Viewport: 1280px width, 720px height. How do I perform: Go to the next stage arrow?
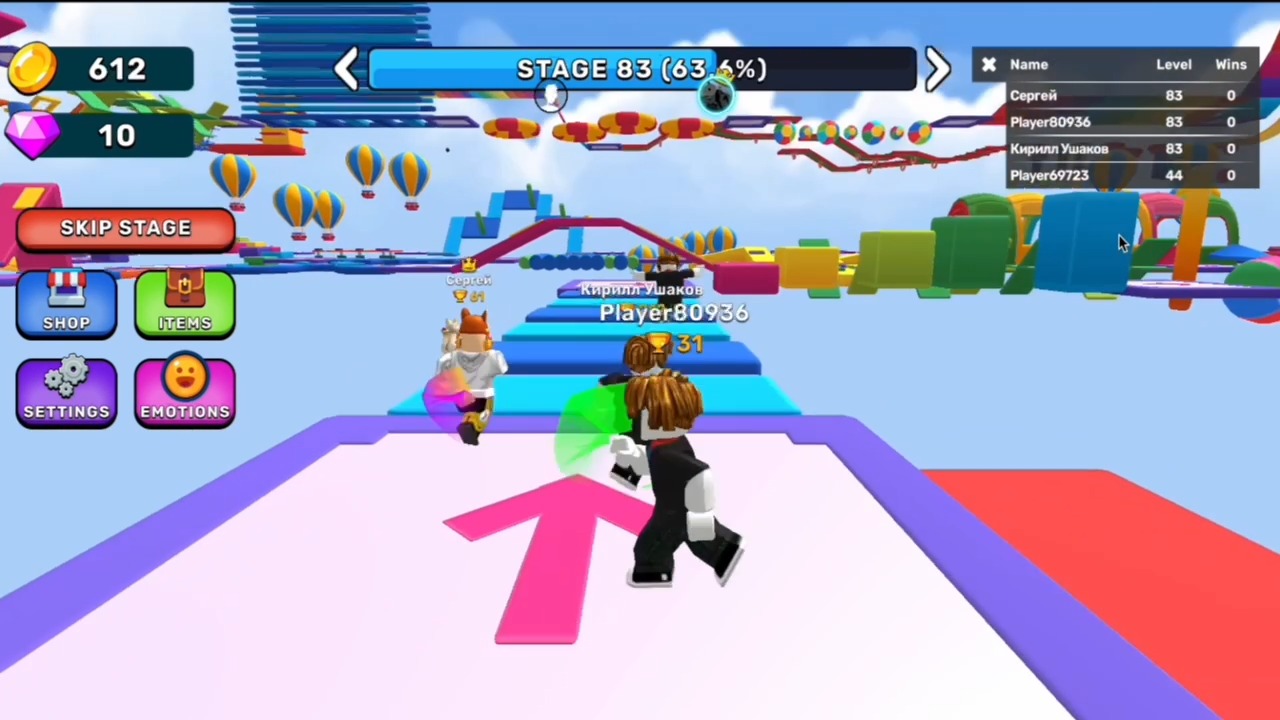tap(936, 68)
